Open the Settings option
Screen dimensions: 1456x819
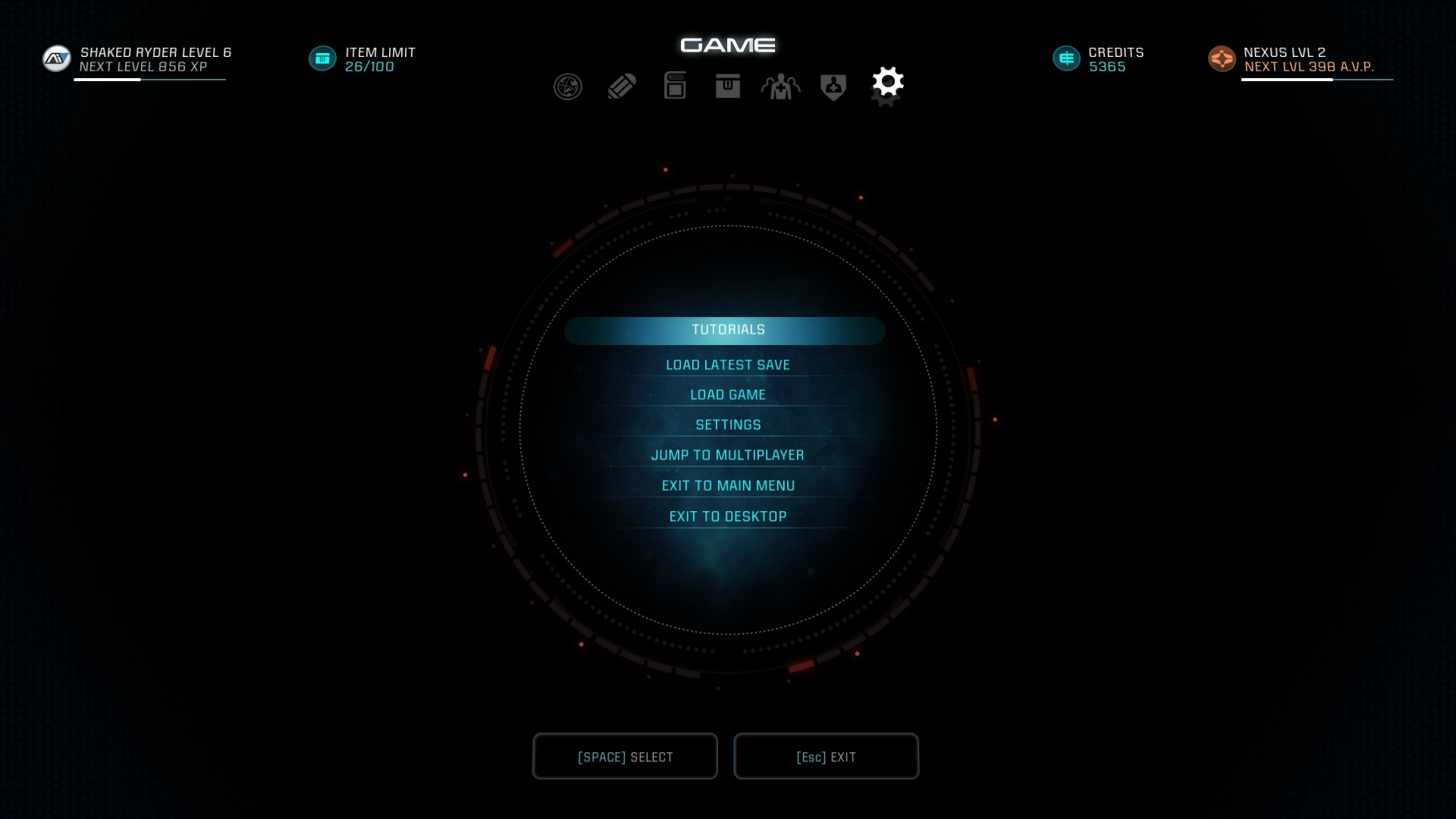coord(727,424)
